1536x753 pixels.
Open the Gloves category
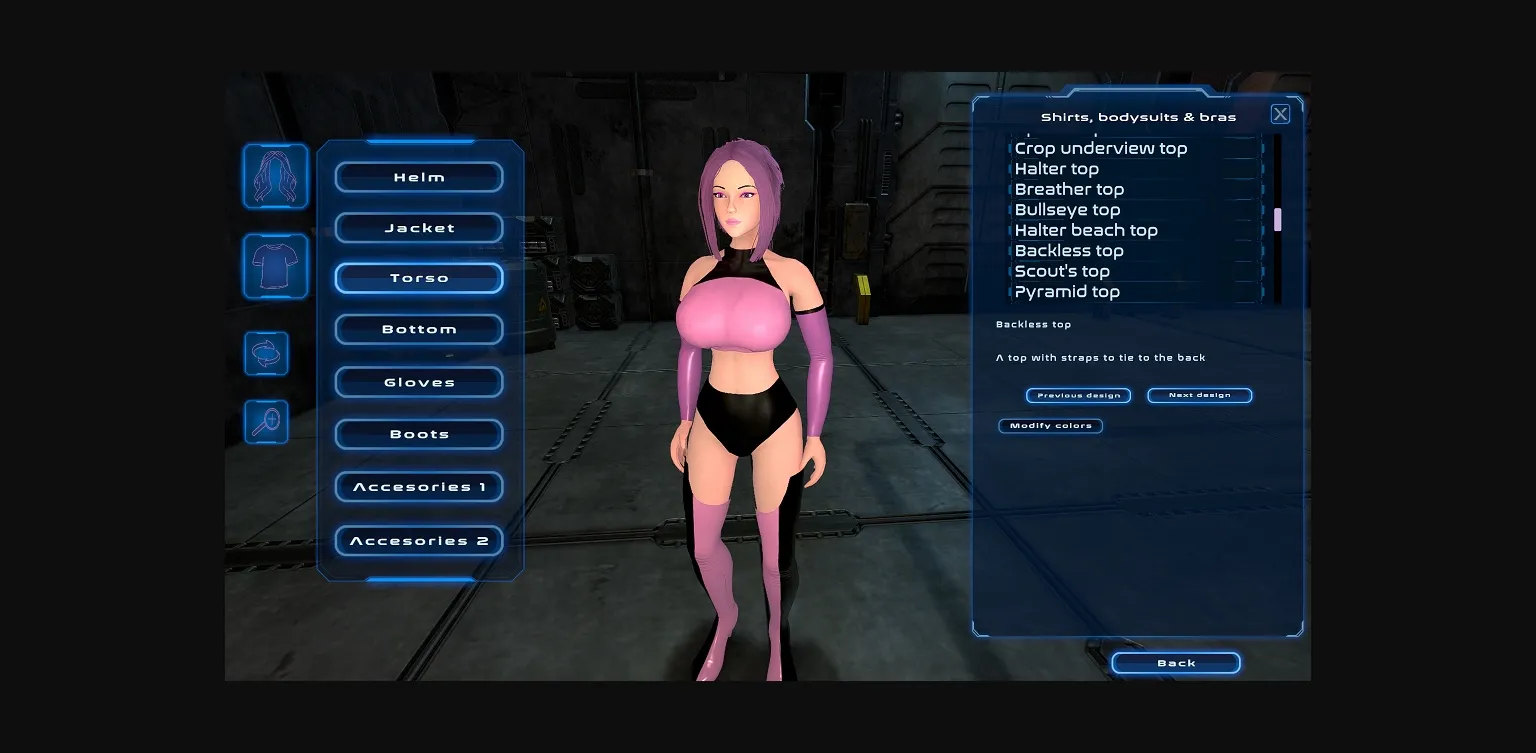[x=419, y=381]
